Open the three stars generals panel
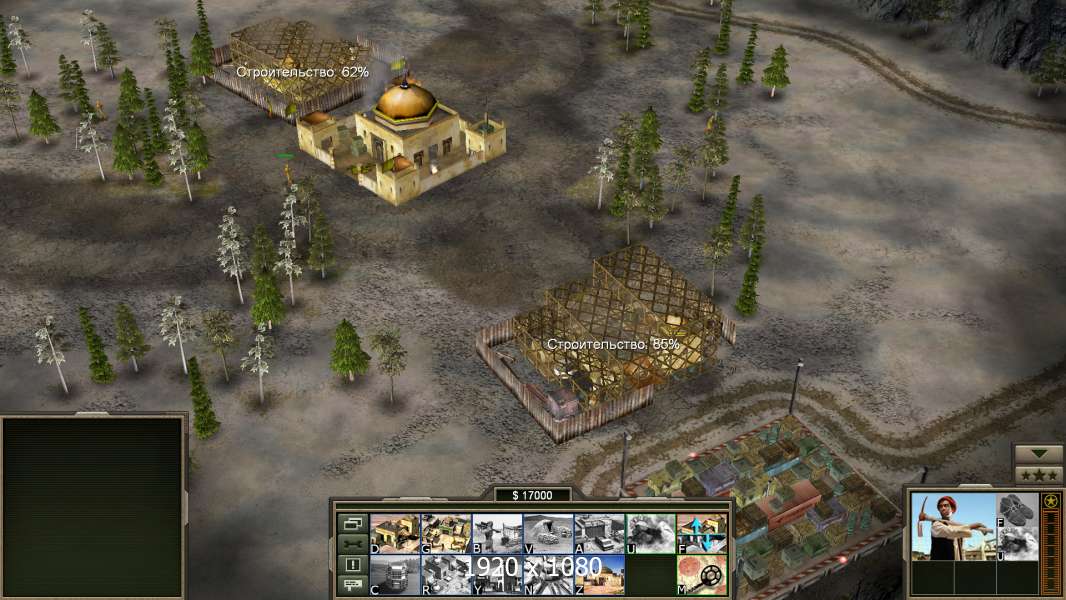Viewport: 1066px width, 600px height. click(x=1038, y=475)
